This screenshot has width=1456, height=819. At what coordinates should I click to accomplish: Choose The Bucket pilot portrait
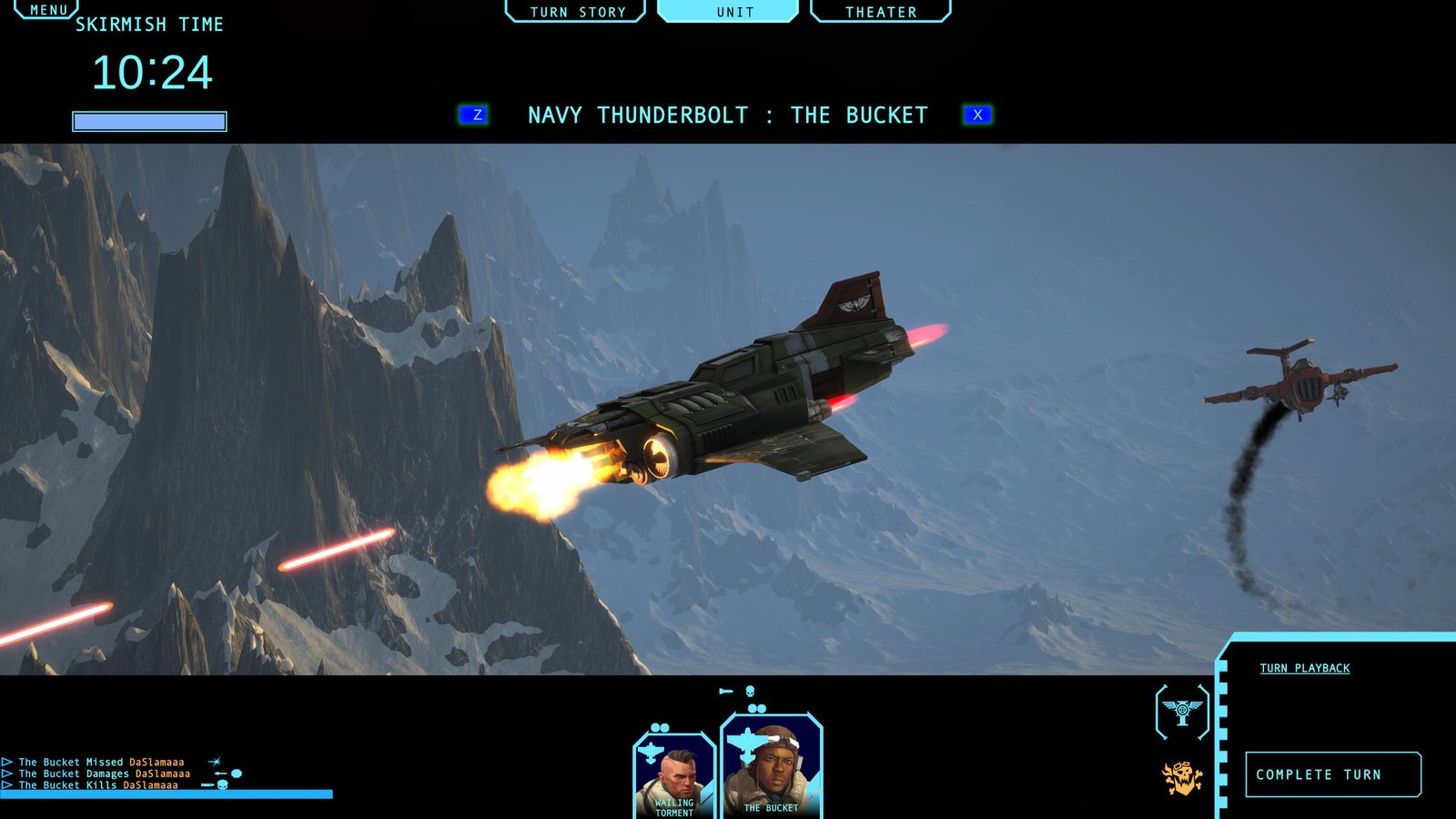pos(772,767)
